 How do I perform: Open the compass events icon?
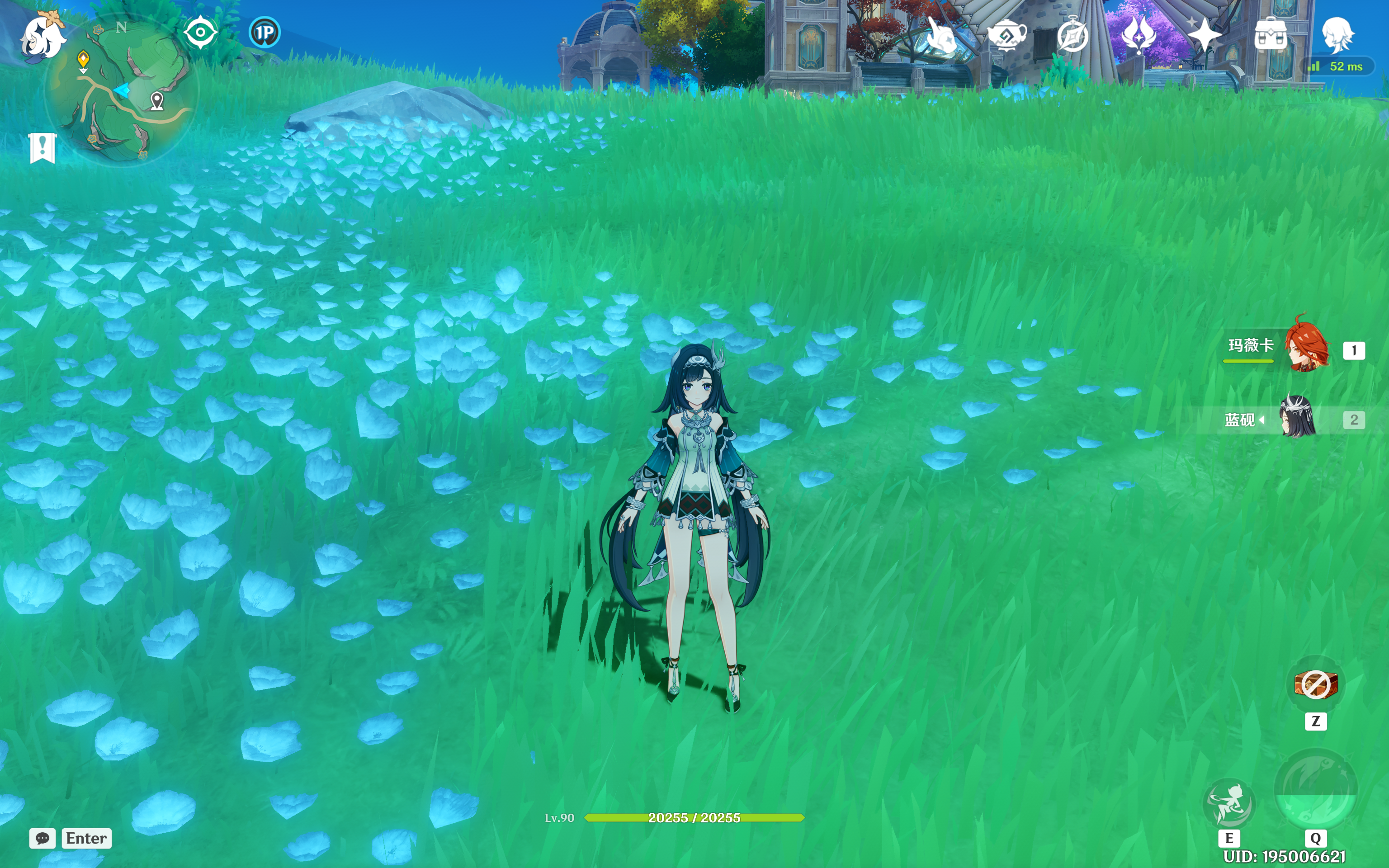[x=1072, y=36]
